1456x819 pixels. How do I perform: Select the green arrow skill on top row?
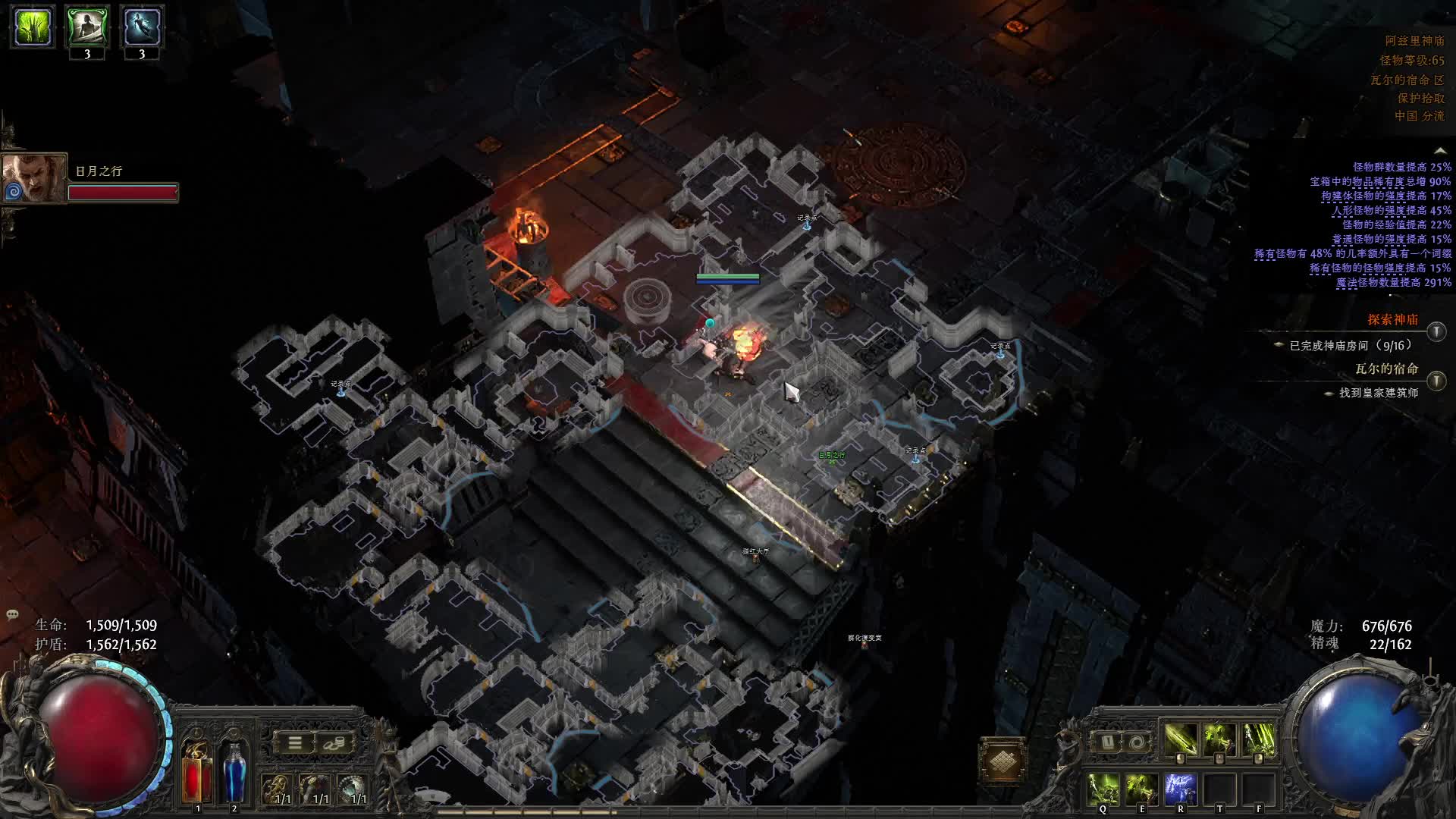click(x=1180, y=739)
